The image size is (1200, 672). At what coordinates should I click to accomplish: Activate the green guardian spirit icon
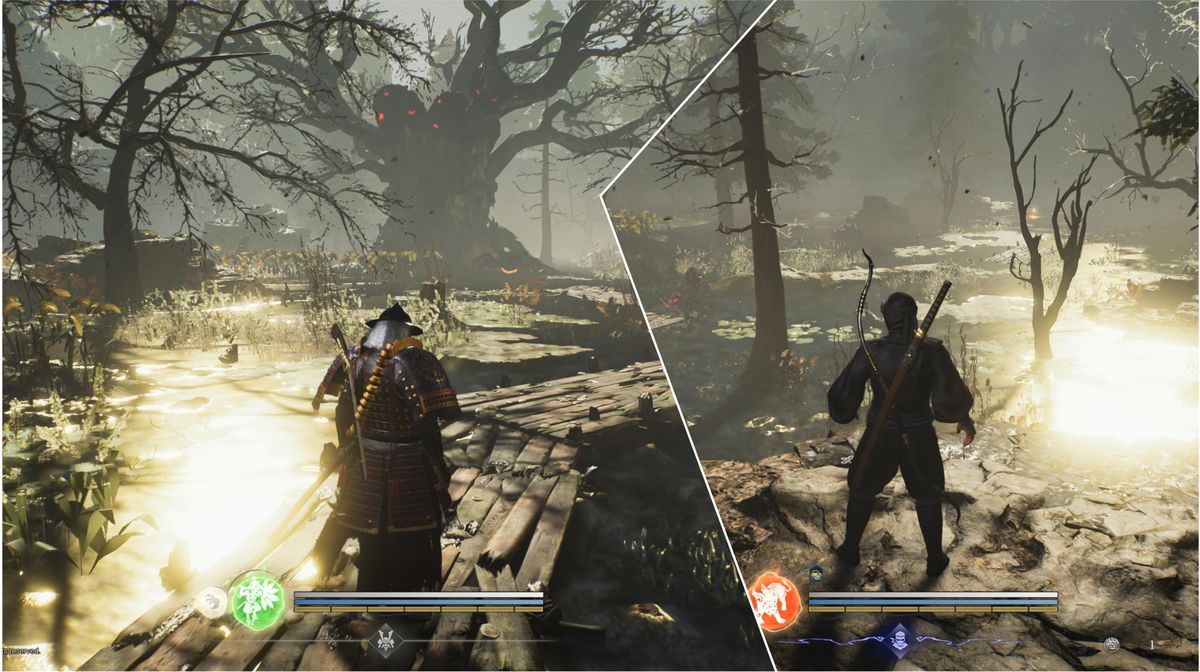pos(258,600)
